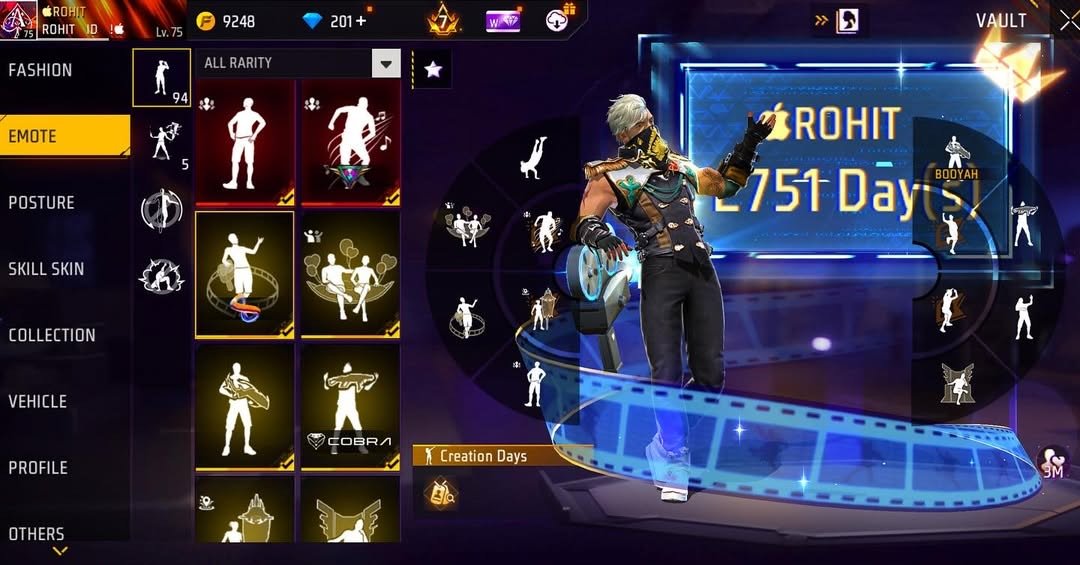Image resolution: width=1080 pixels, height=565 pixels.
Task: Open the All Rarity dropdown
Action: tap(385, 64)
